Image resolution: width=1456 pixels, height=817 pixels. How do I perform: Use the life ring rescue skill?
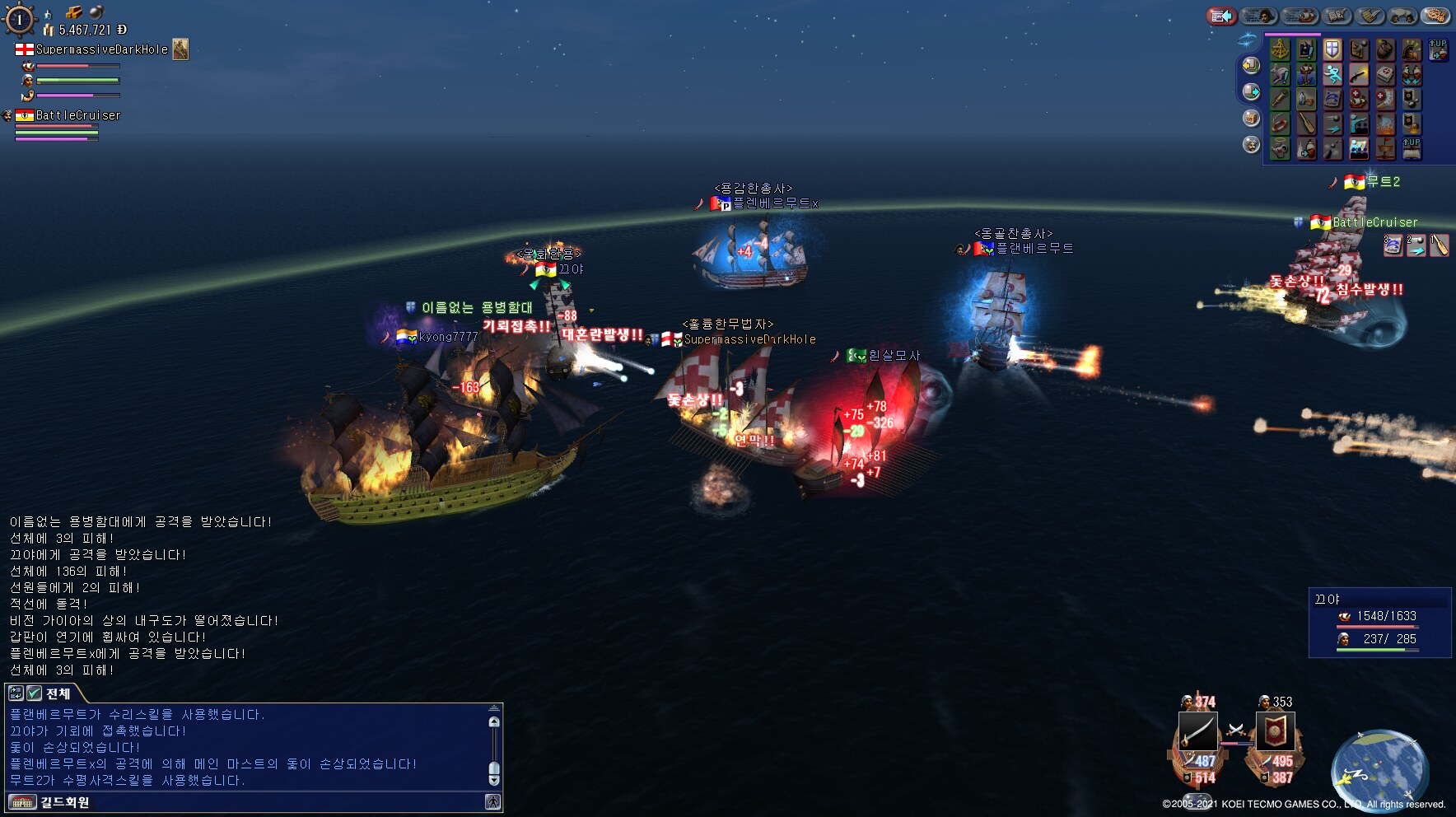[x=1280, y=124]
